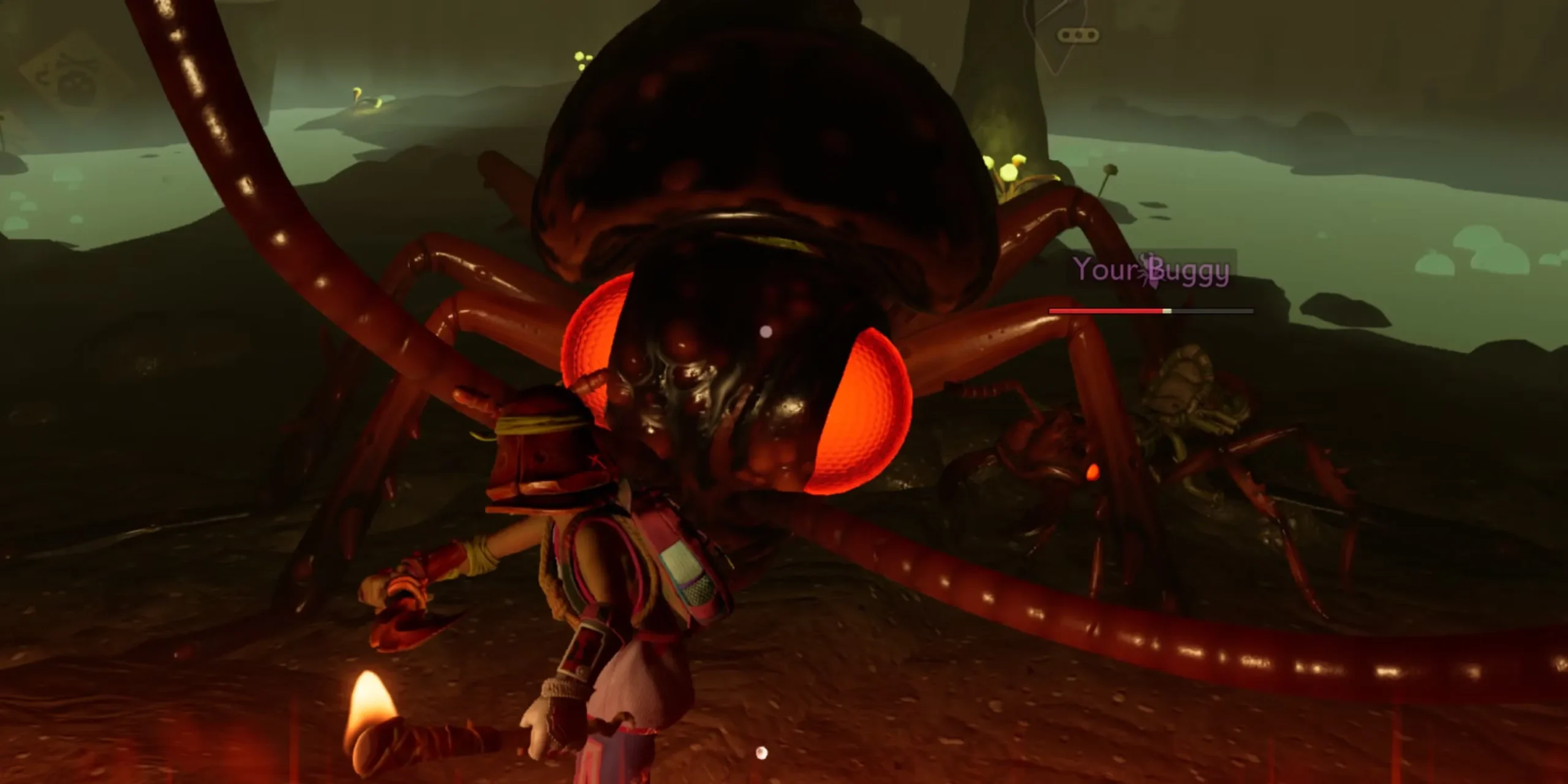1568x784 pixels.
Task: Click the three-dot pill marker icon
Action: tap(1077, 36)
